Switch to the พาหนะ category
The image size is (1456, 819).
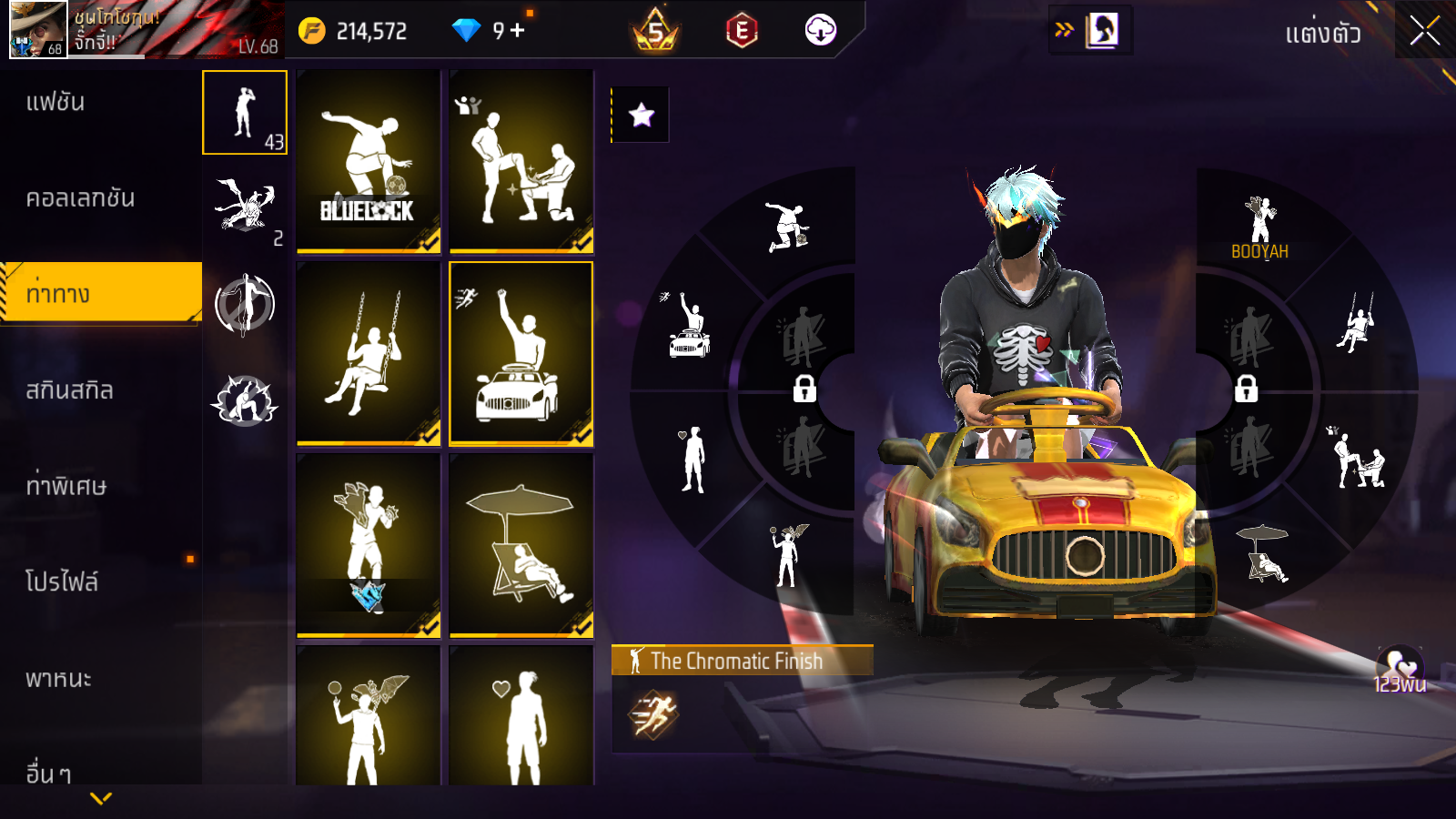(58, 679)
